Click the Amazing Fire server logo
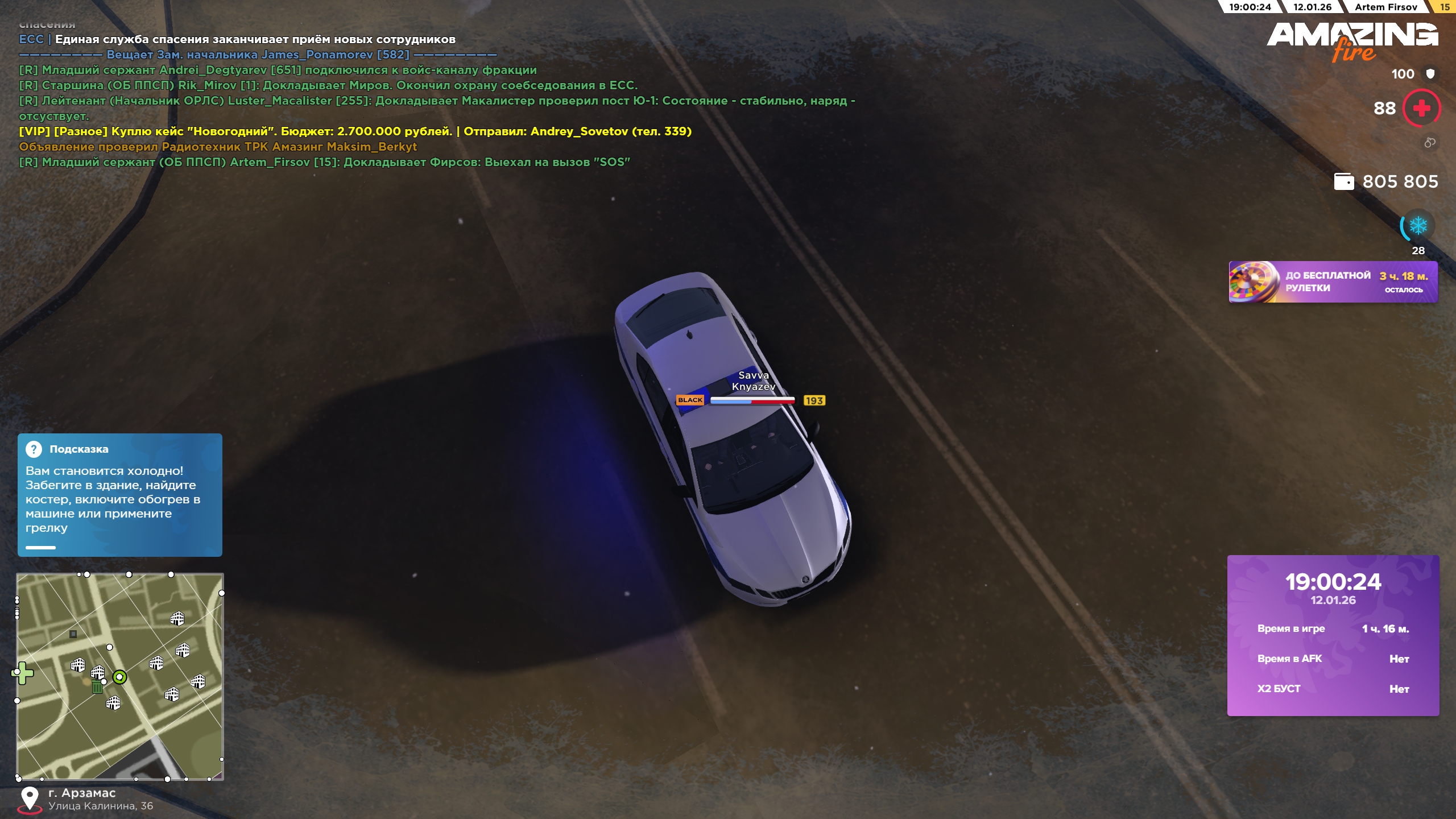The width and height of the screenshot is (1456, 819). coord(1352,41)
